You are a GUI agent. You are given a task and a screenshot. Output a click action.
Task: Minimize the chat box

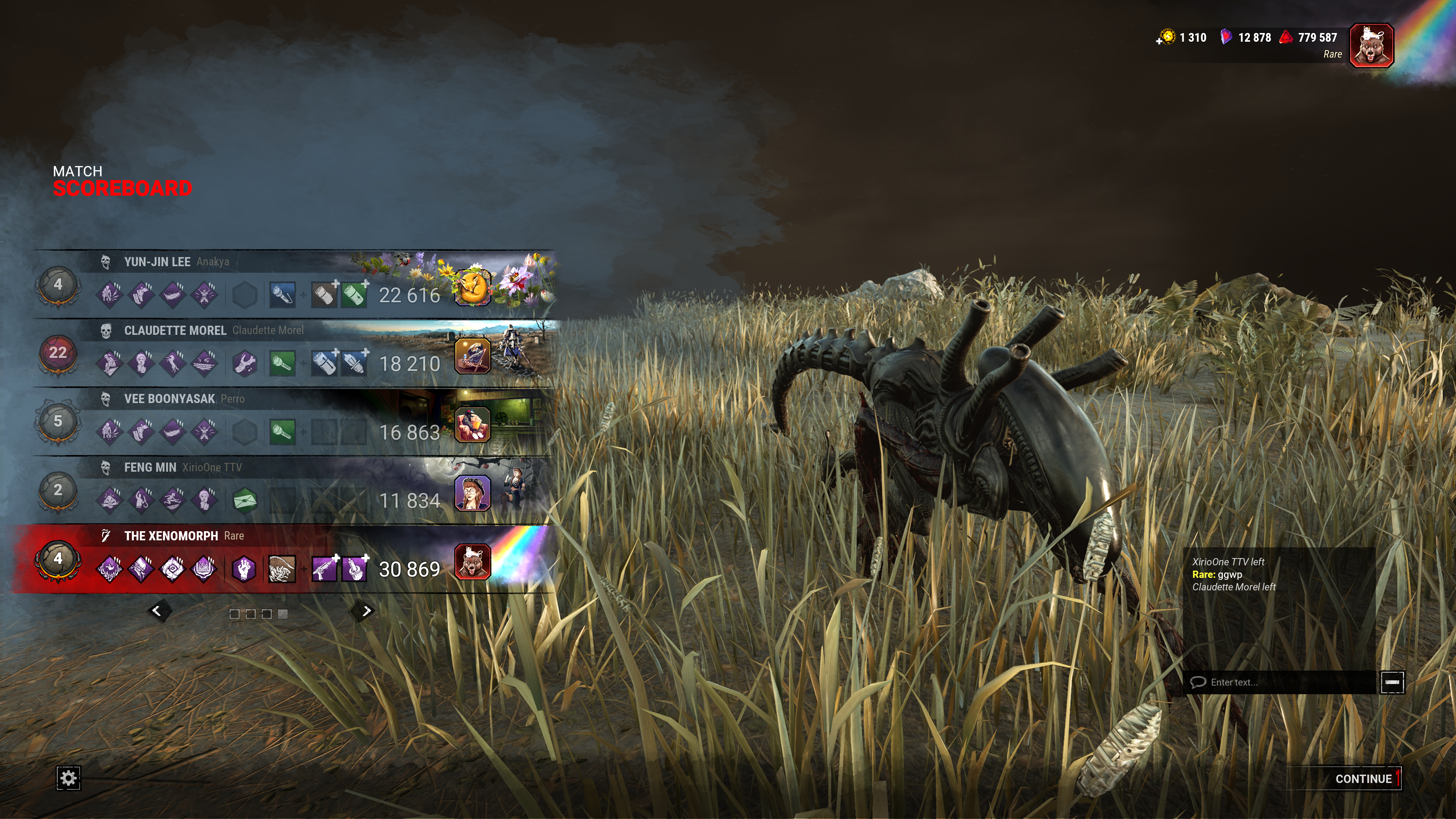click(x=1392, y=682)
